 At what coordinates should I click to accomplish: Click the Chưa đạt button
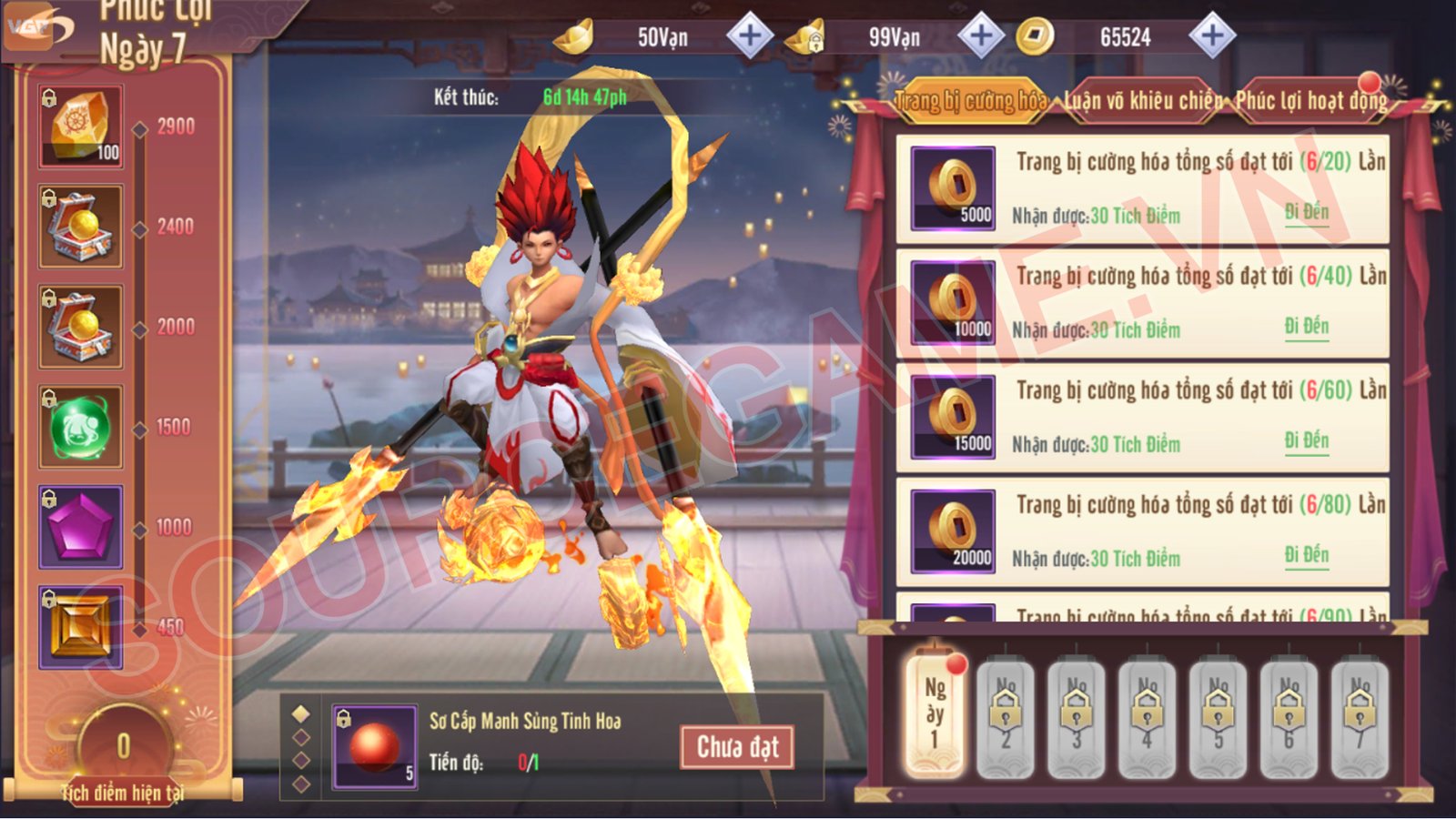click(737, 747)
